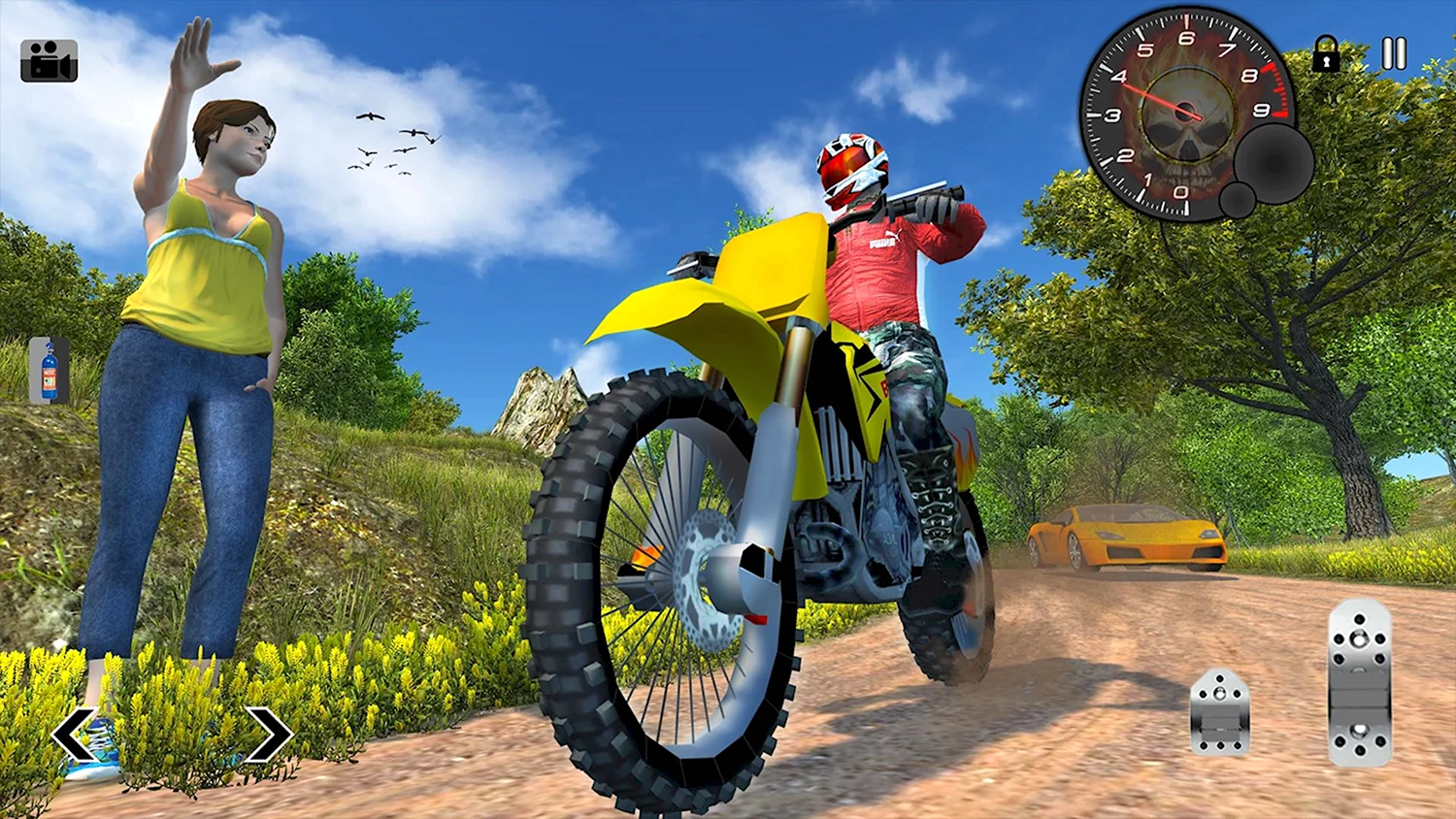This screenshot has width=1456, height=819.
Task: Pause the game
Action: 1394,54
